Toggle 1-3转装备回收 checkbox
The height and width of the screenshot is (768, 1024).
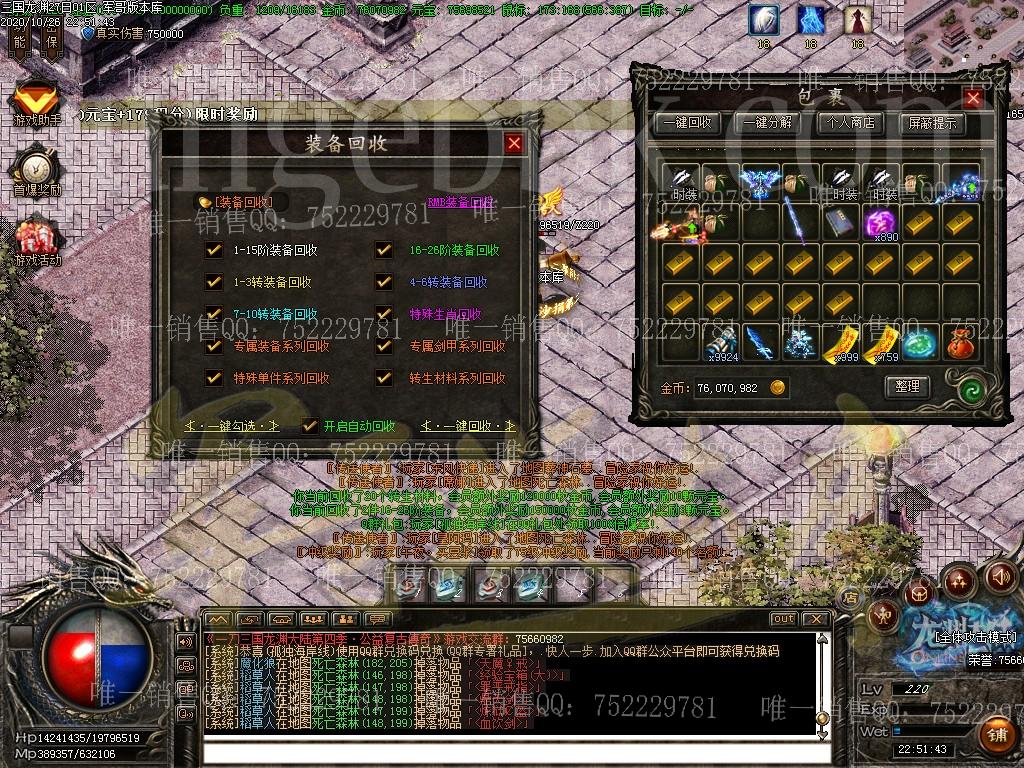[213, 282]
